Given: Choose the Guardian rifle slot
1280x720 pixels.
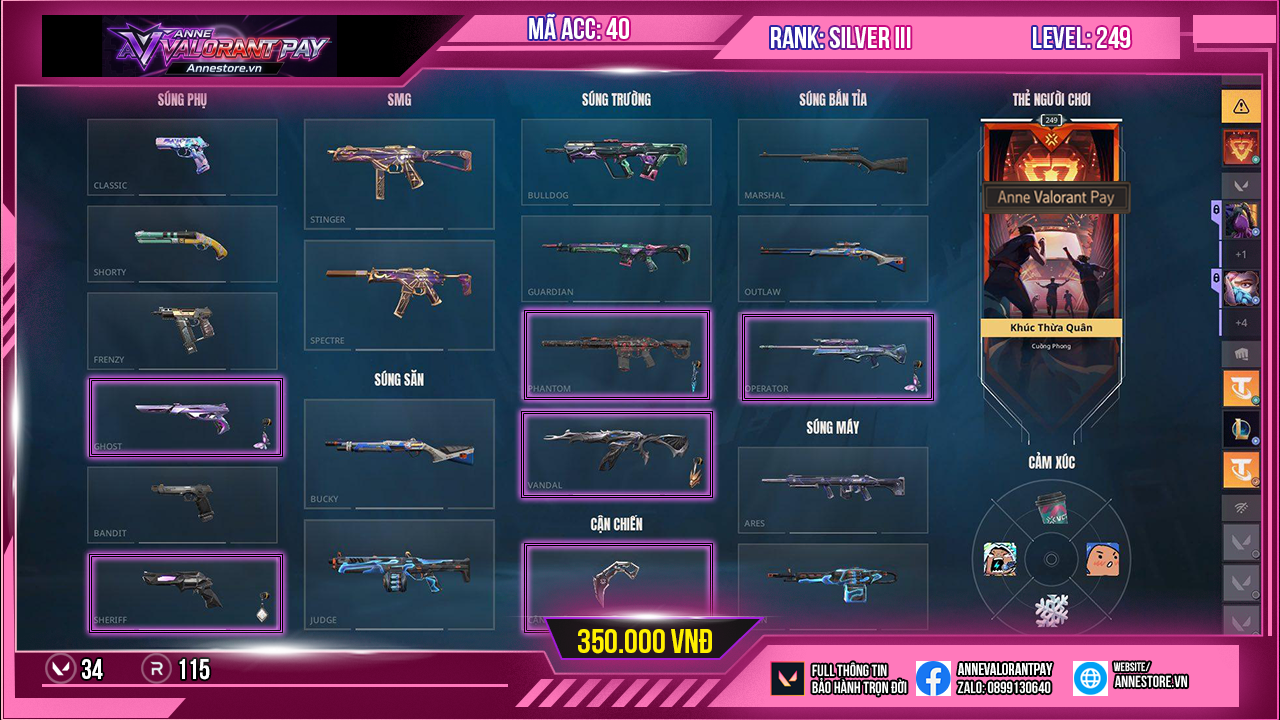Looking at the screenshot, I should coord(616,259).
